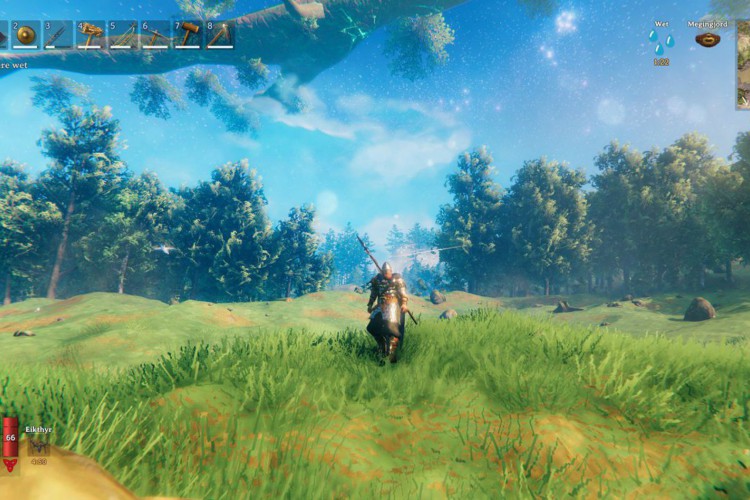Activate the Eikthyr forsaken power icon

[x=38, y=447]
